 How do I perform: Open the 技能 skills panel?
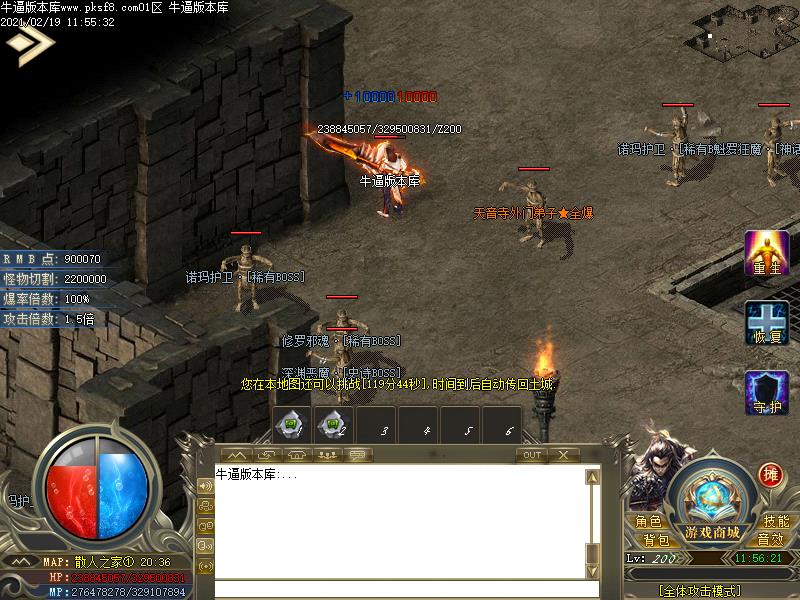[776, 522]
